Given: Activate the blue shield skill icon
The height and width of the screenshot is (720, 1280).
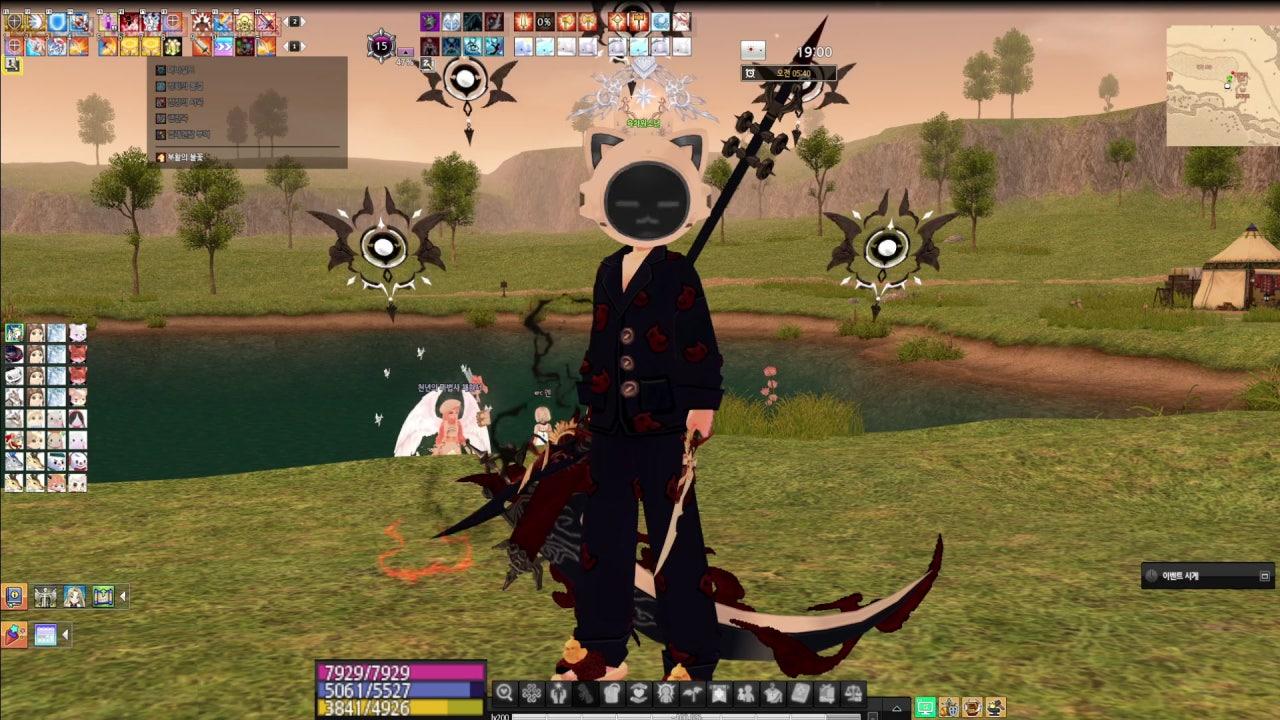Looking at the screenshot, I should tap(58, 22).
